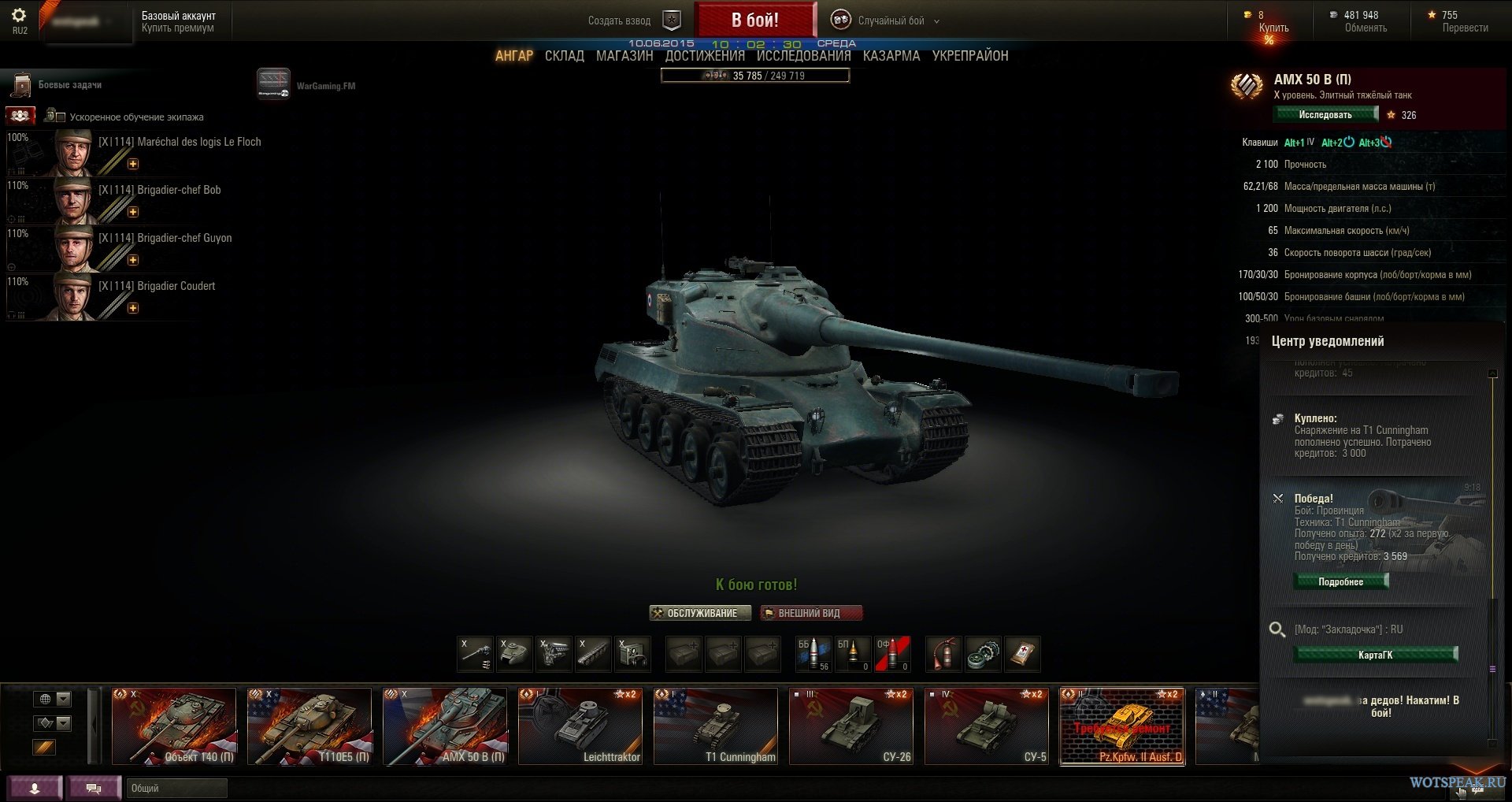
Task: Open the ВНЕШНИЙ ВИД customization button
Action: (810, 613)
